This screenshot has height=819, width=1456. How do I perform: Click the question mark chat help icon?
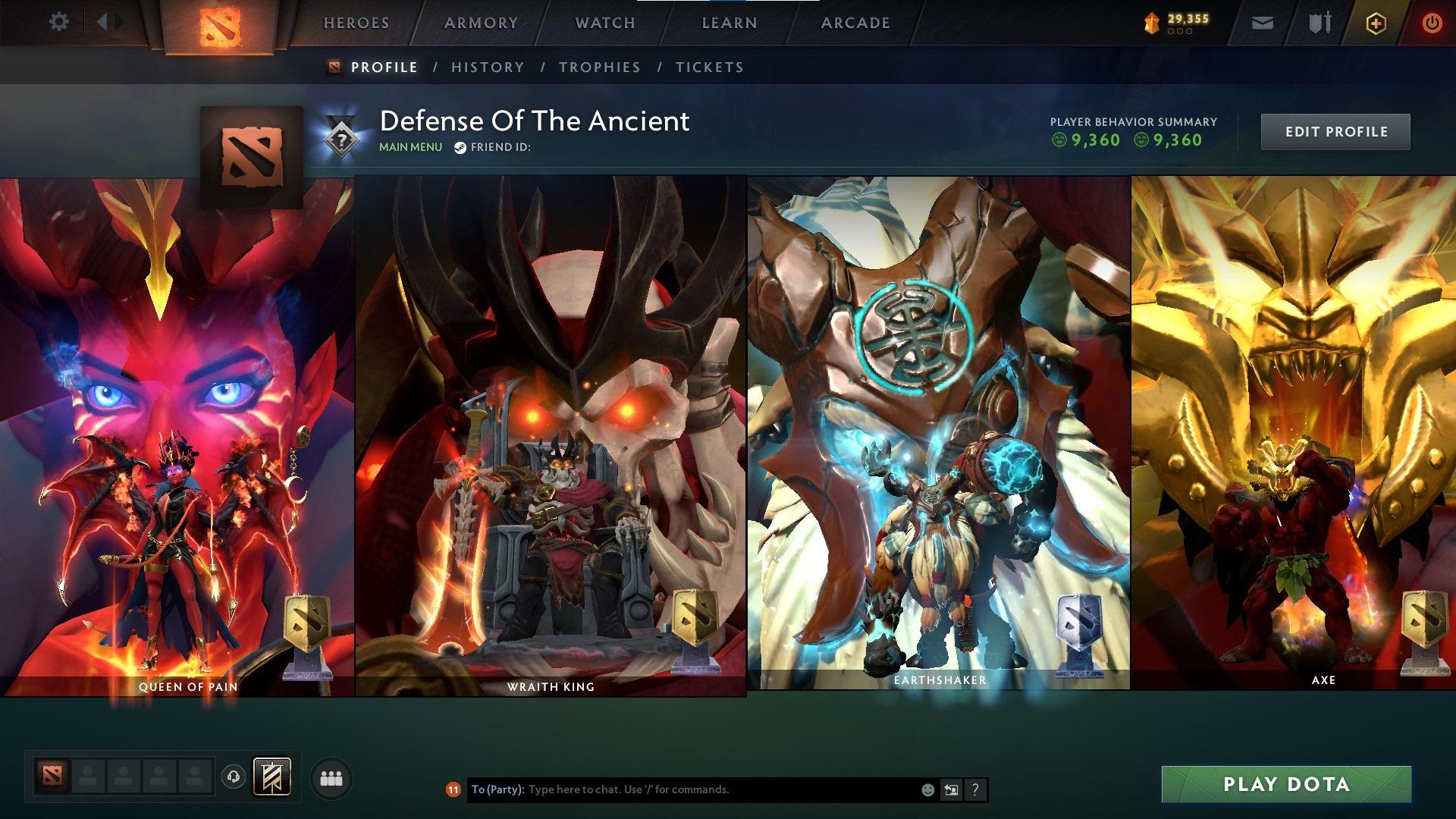975,789
